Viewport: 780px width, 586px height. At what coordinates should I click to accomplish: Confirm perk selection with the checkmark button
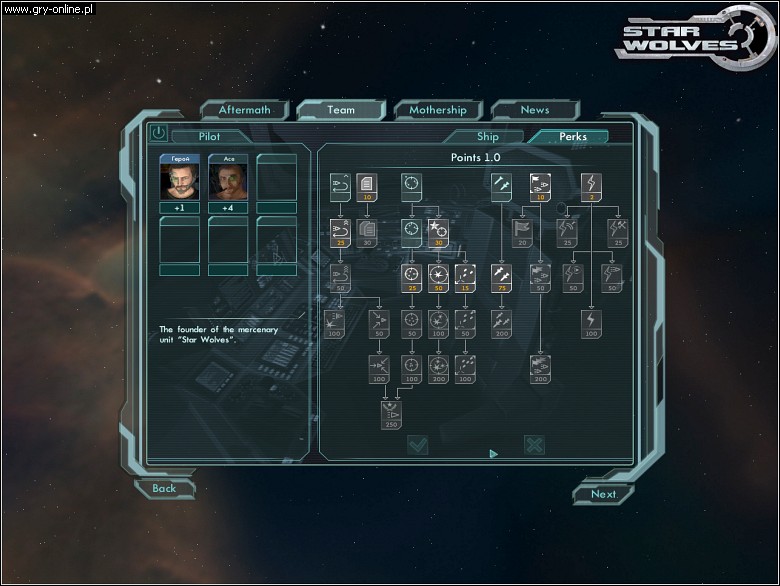(x=417, y=445)
